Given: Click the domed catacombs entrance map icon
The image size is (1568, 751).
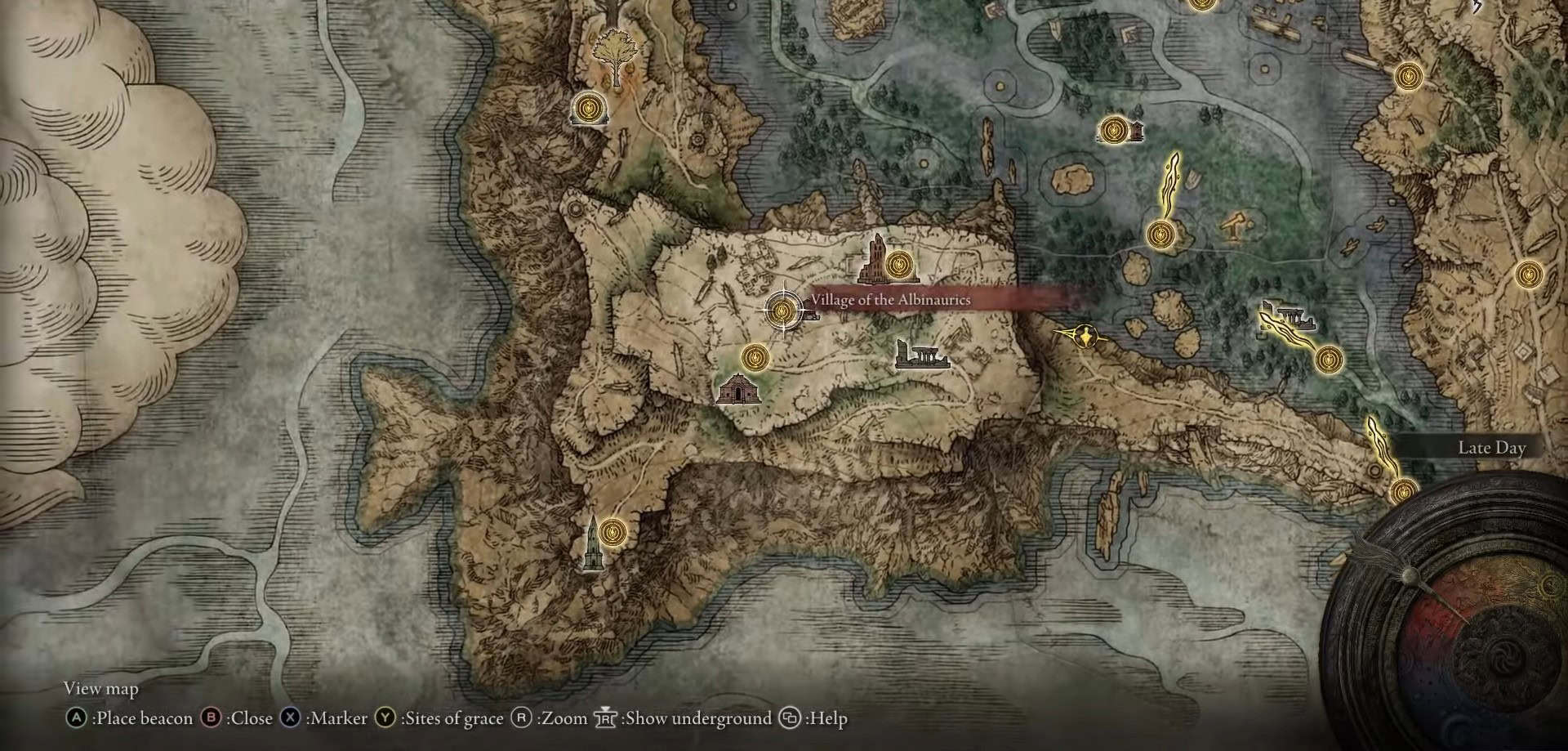Looking at the screenshot, I should (x=738, y=388).
